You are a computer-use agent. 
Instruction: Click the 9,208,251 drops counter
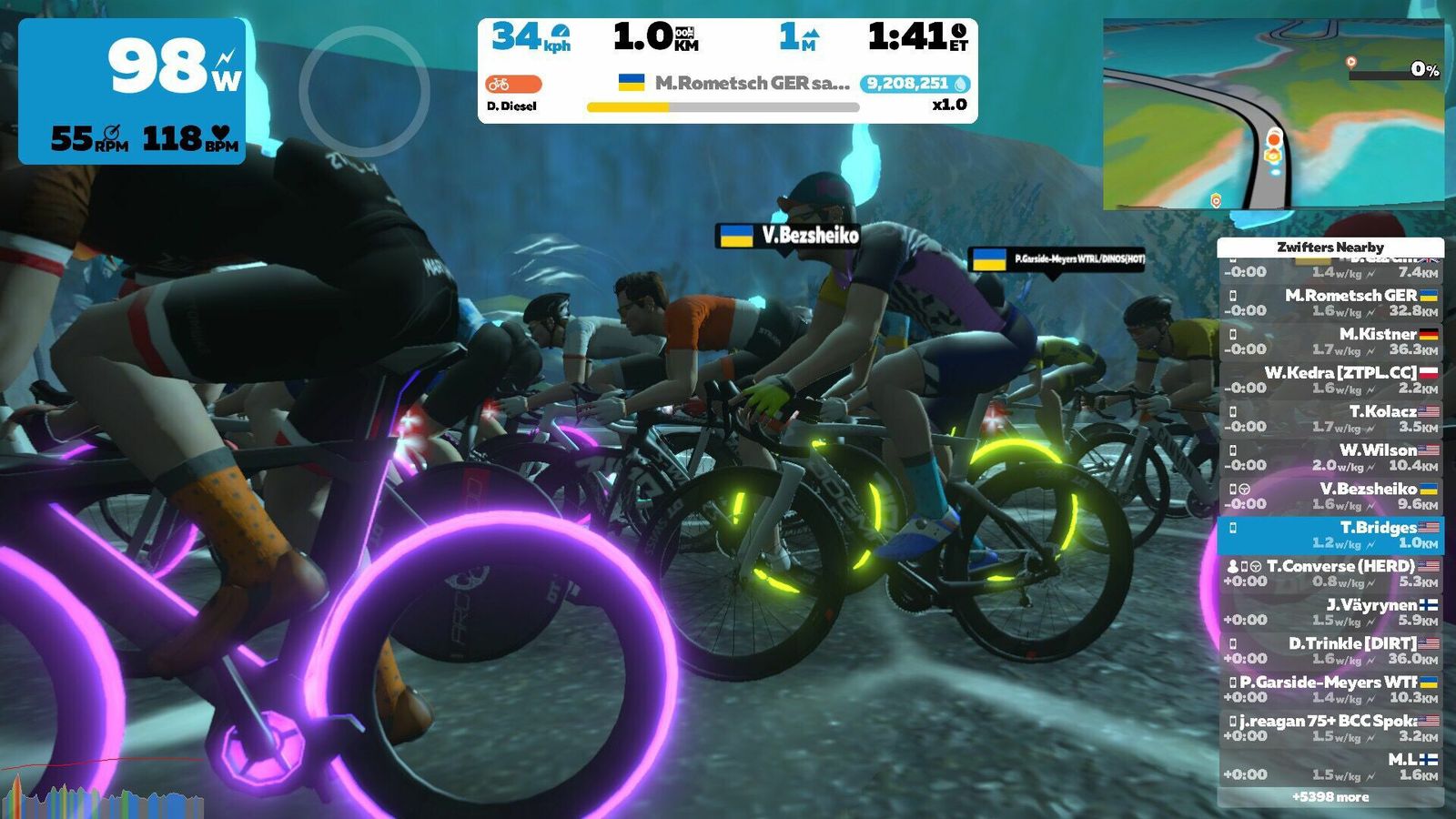[x=915, y=84]
